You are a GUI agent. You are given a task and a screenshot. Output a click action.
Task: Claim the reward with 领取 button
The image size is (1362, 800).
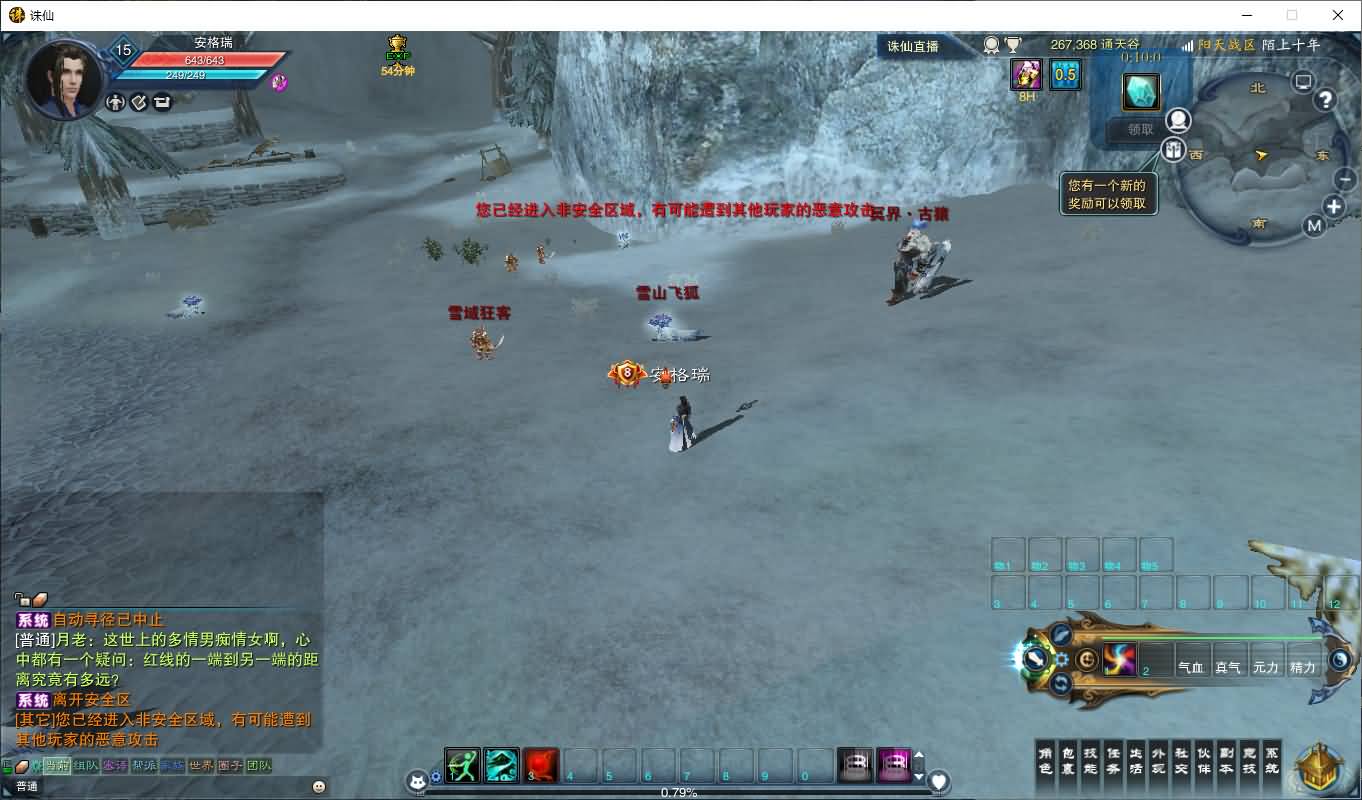pyautogui.click(x=1140, y=129)
